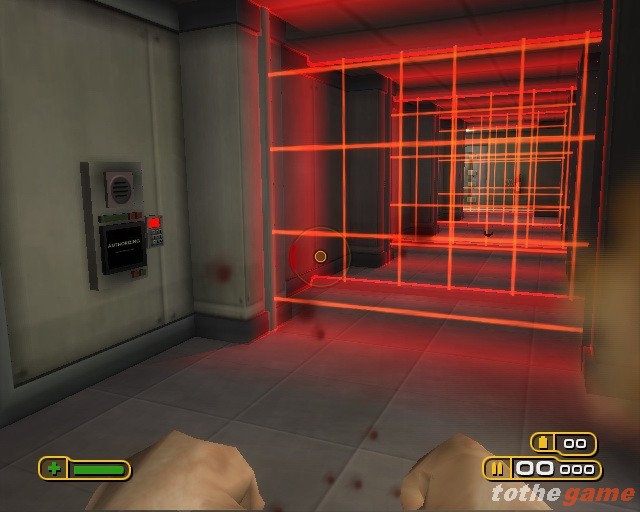This screenshot has width=640, height=512.
Task: Open the tothegame watermark link
Action: coord(562,493)
